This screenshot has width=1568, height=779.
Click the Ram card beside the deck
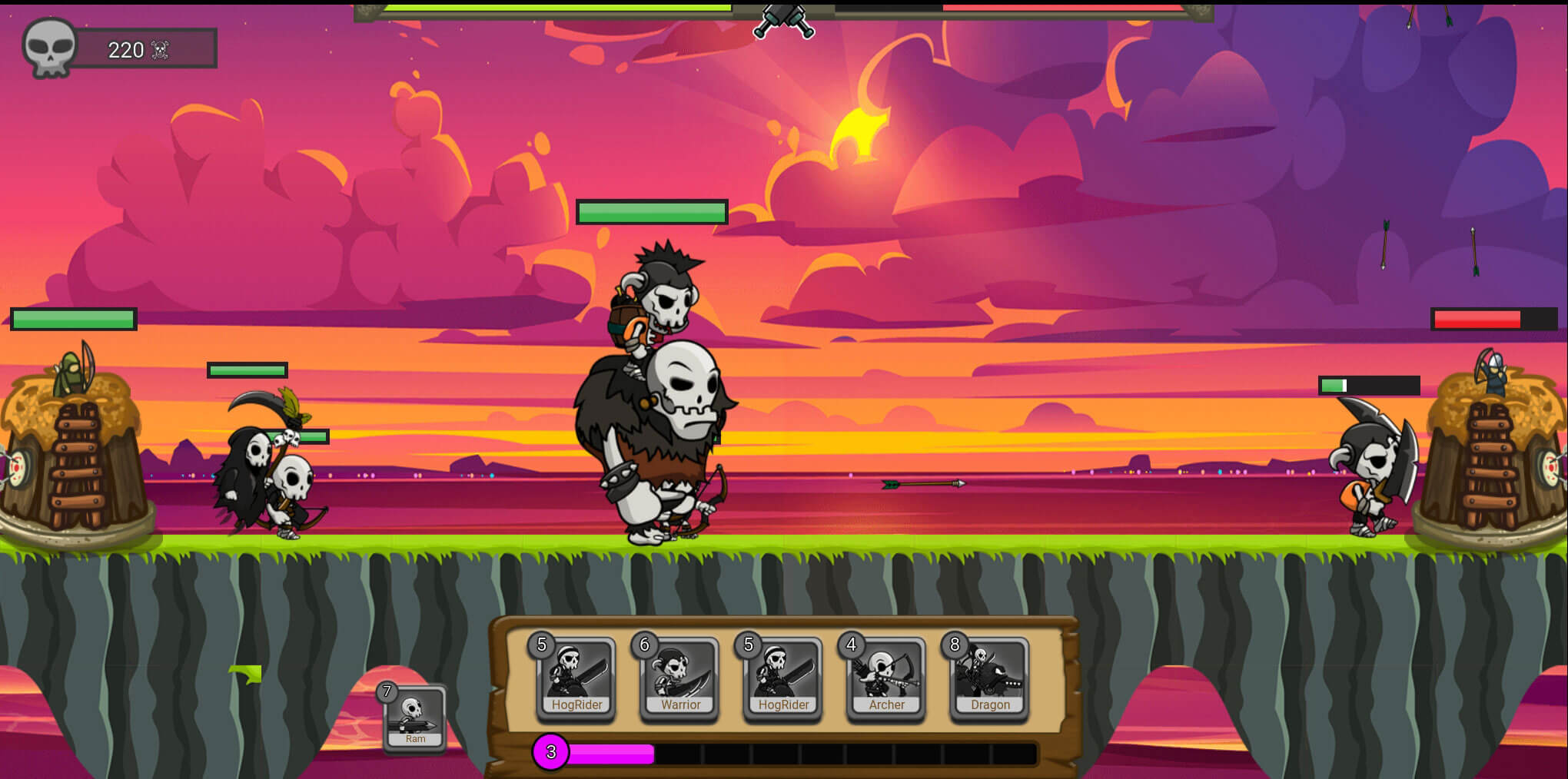pyautogui.click(x=414, y=717)
